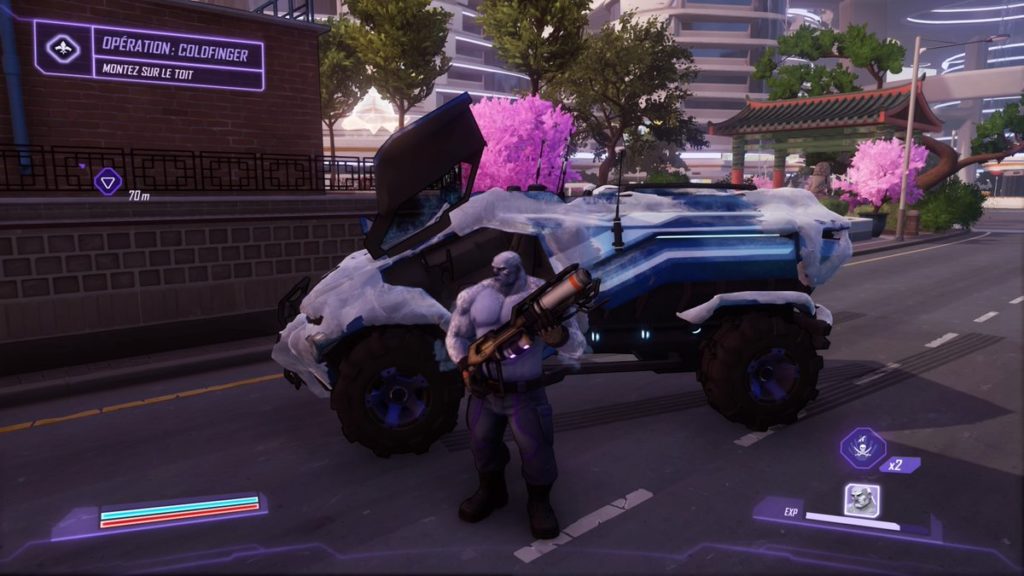
Task: Activate the skull and crossed swords ability icon
Action: (x=862, y=448)
